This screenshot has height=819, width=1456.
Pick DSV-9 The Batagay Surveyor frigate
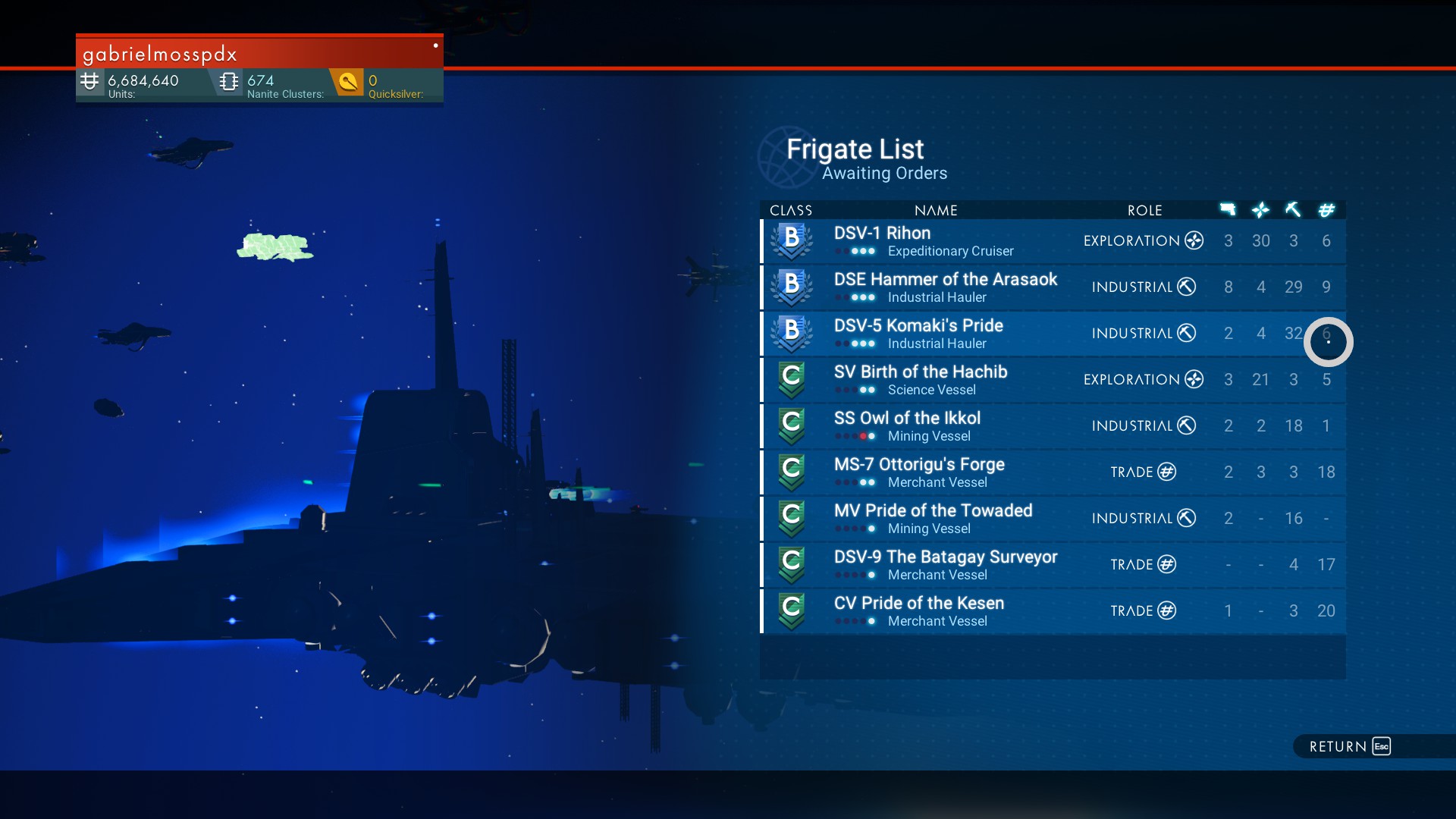(1053, 565)
